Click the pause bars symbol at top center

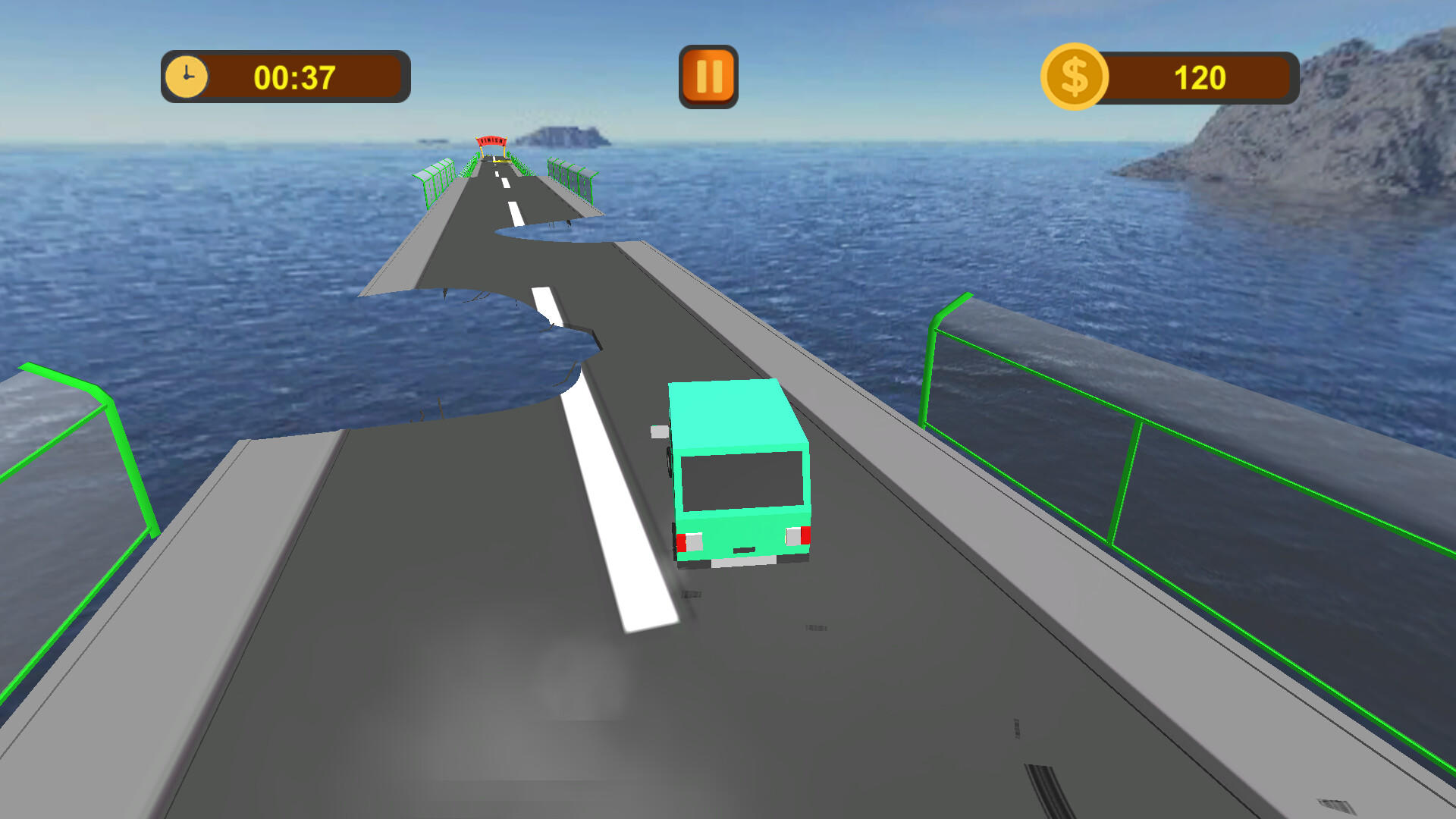(708, 76)
